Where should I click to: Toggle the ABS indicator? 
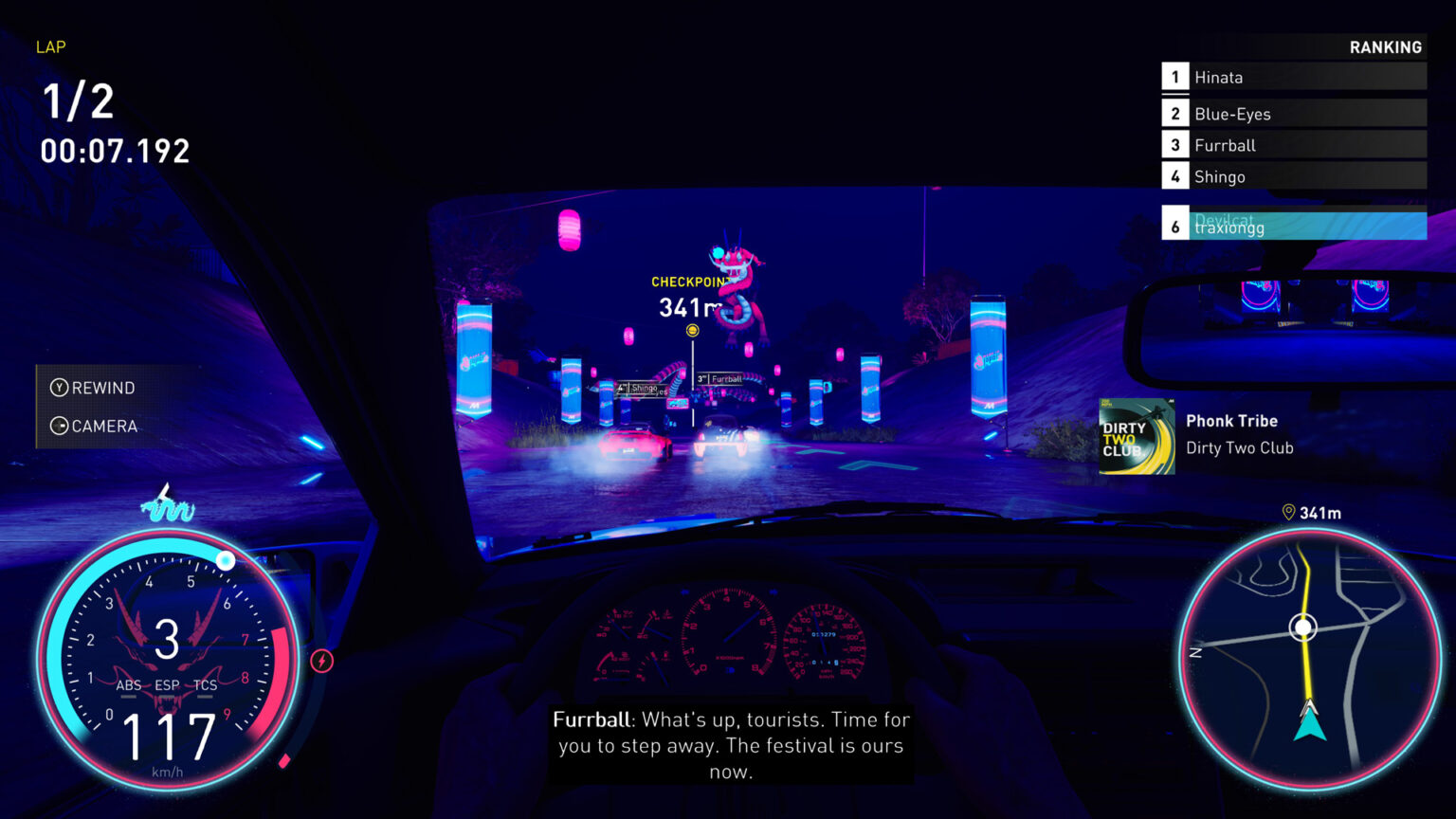pos(129,684)
